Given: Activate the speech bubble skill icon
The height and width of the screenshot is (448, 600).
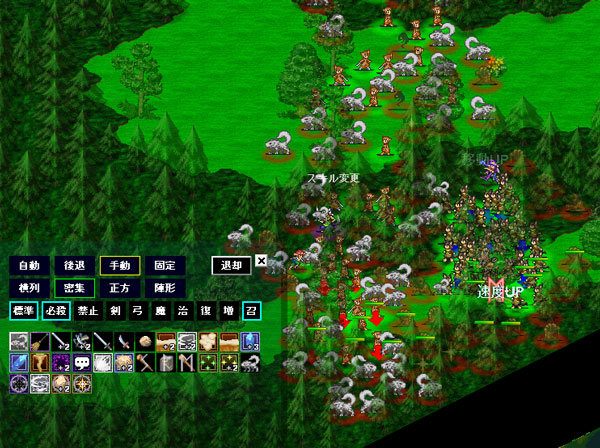Looking at the screenshot, I should point(81,362).
